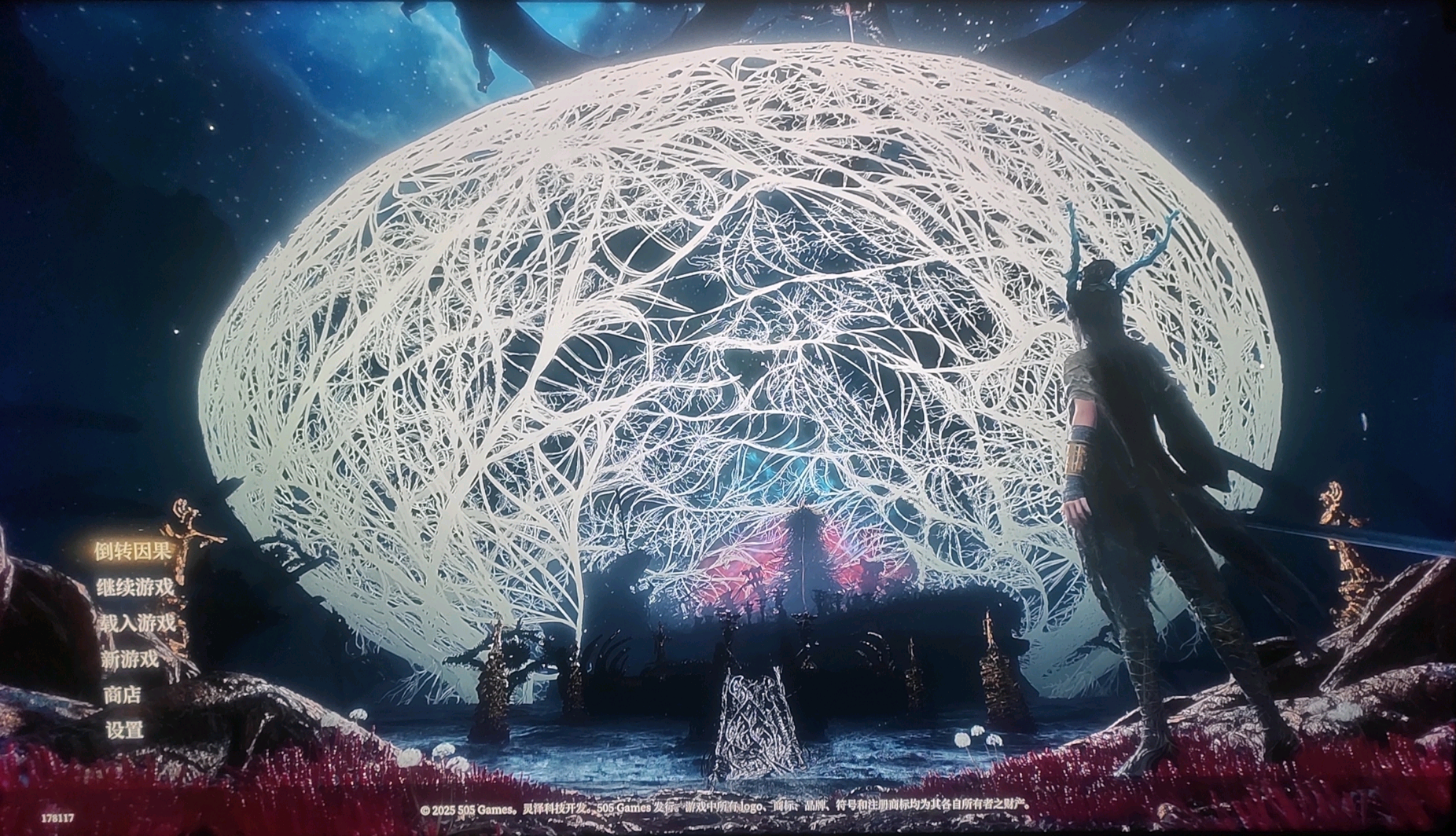The width and height of the screenshot is (1456, 836).
Task: Start a 新游戏 new game
Action: point(130,659)
